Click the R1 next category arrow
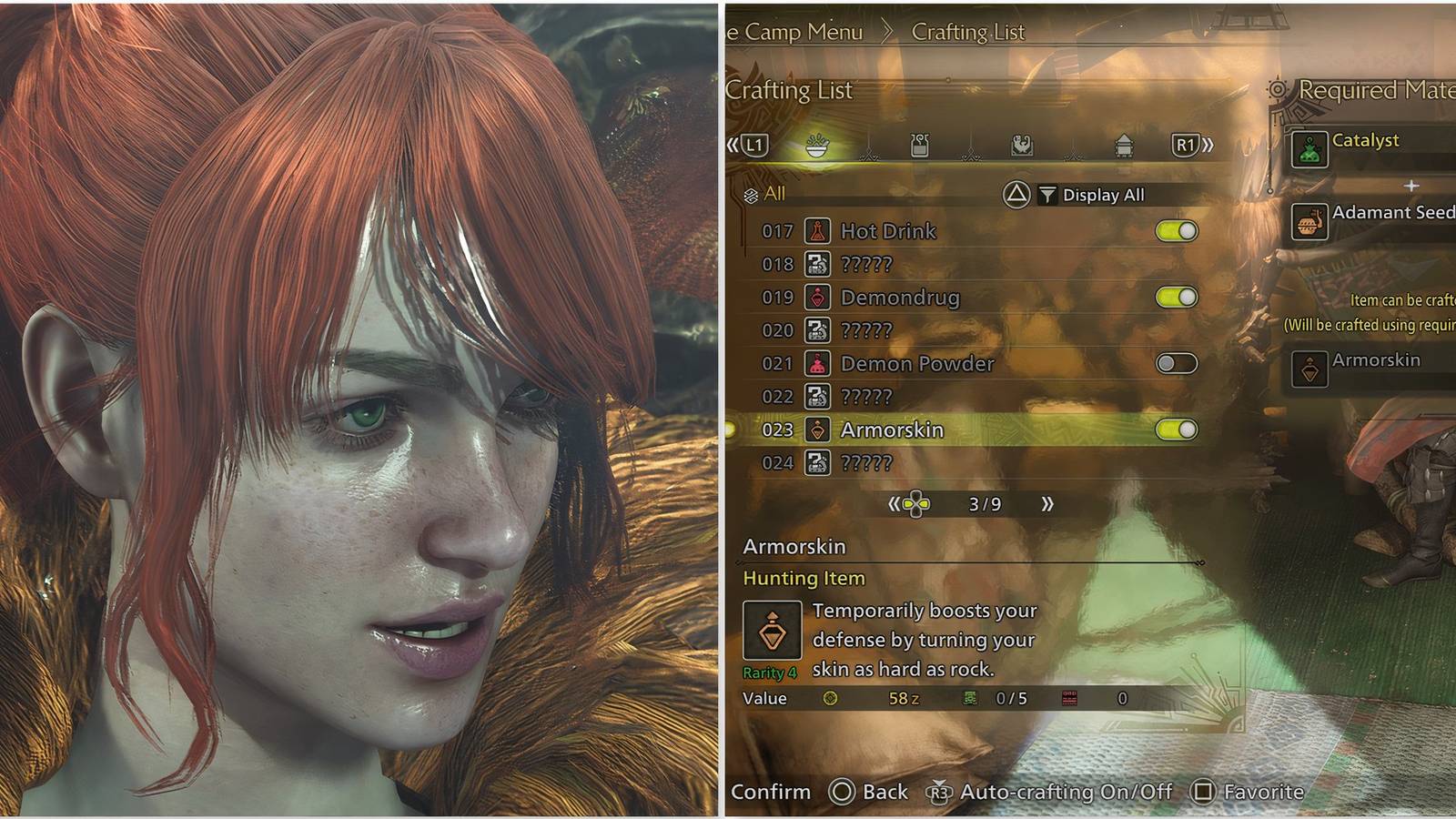Image resolution: width=1456 pixels, height=819 pixels. tap(1185, 146)
